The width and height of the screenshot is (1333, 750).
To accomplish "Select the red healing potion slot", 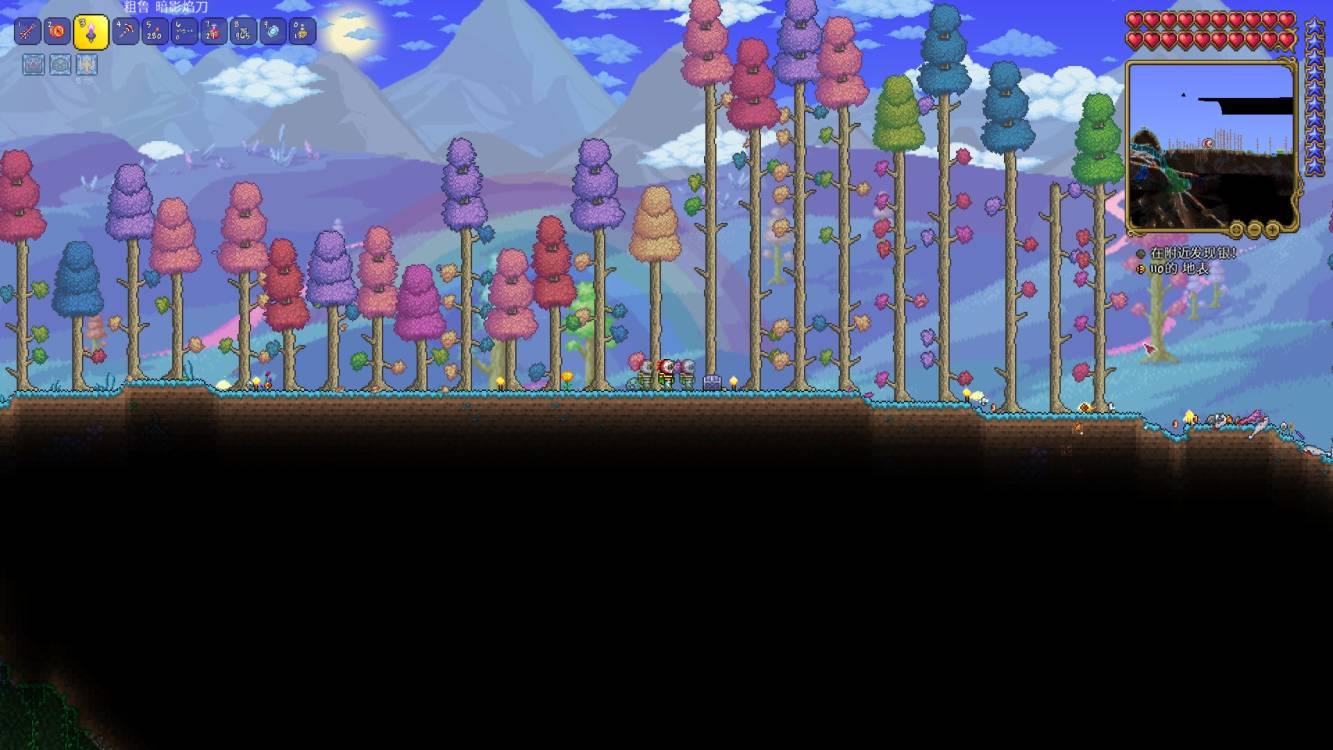I will [214, 32].
